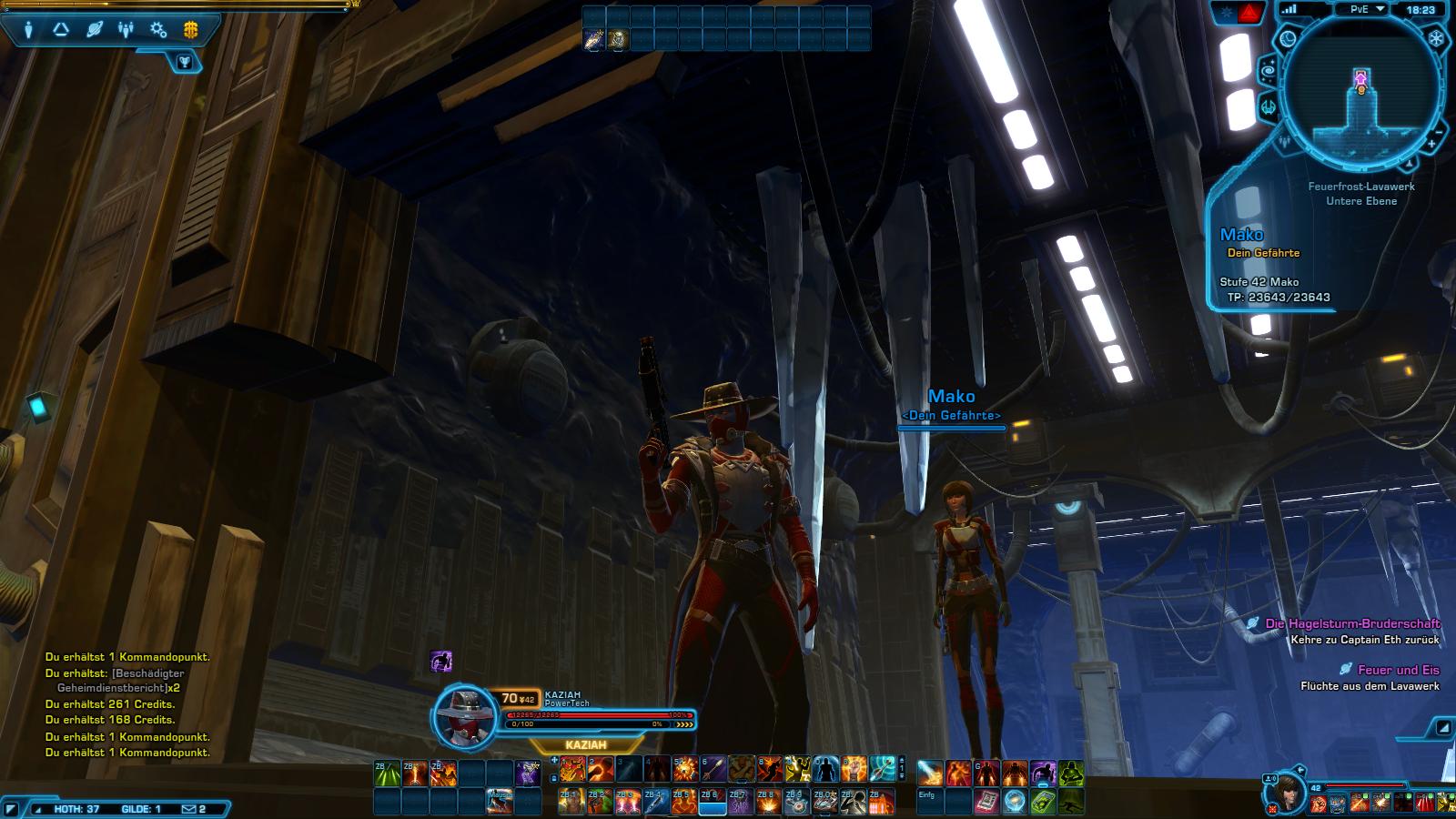The image size is (1456, 819).
Task: Open the PvE instance dropdown
Action: point(1367,9)
